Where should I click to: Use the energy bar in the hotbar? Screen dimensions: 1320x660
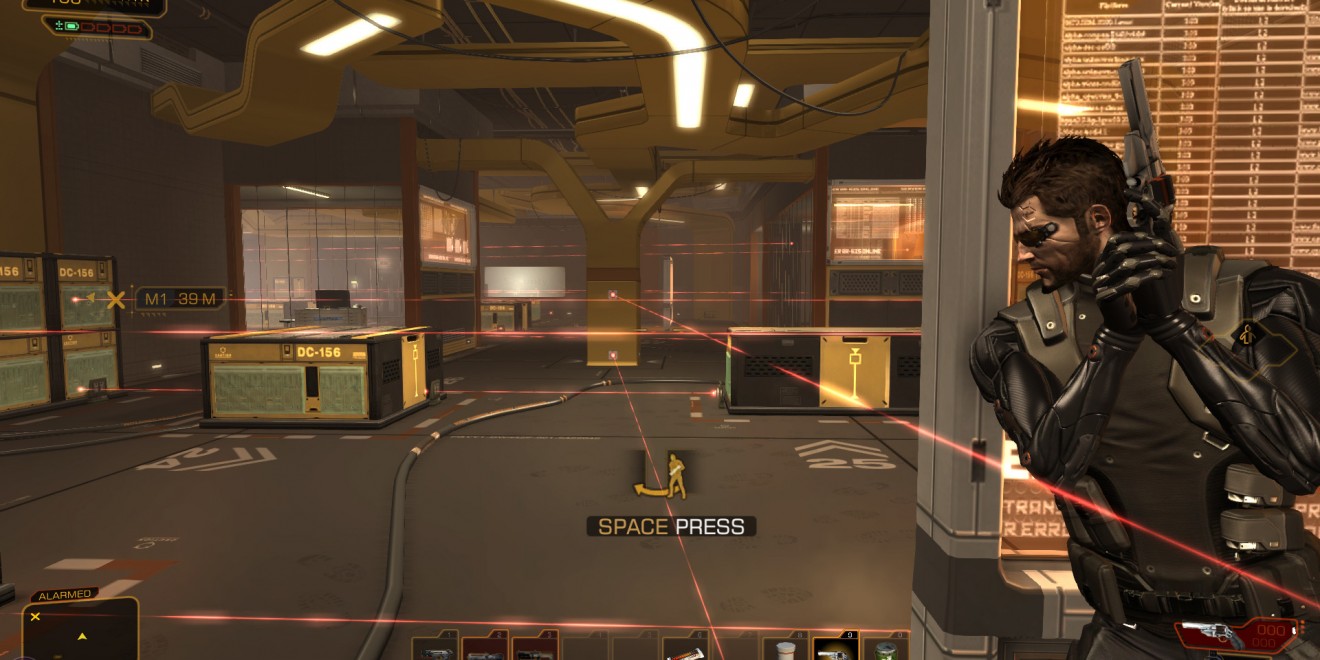[x=685, y=648]
